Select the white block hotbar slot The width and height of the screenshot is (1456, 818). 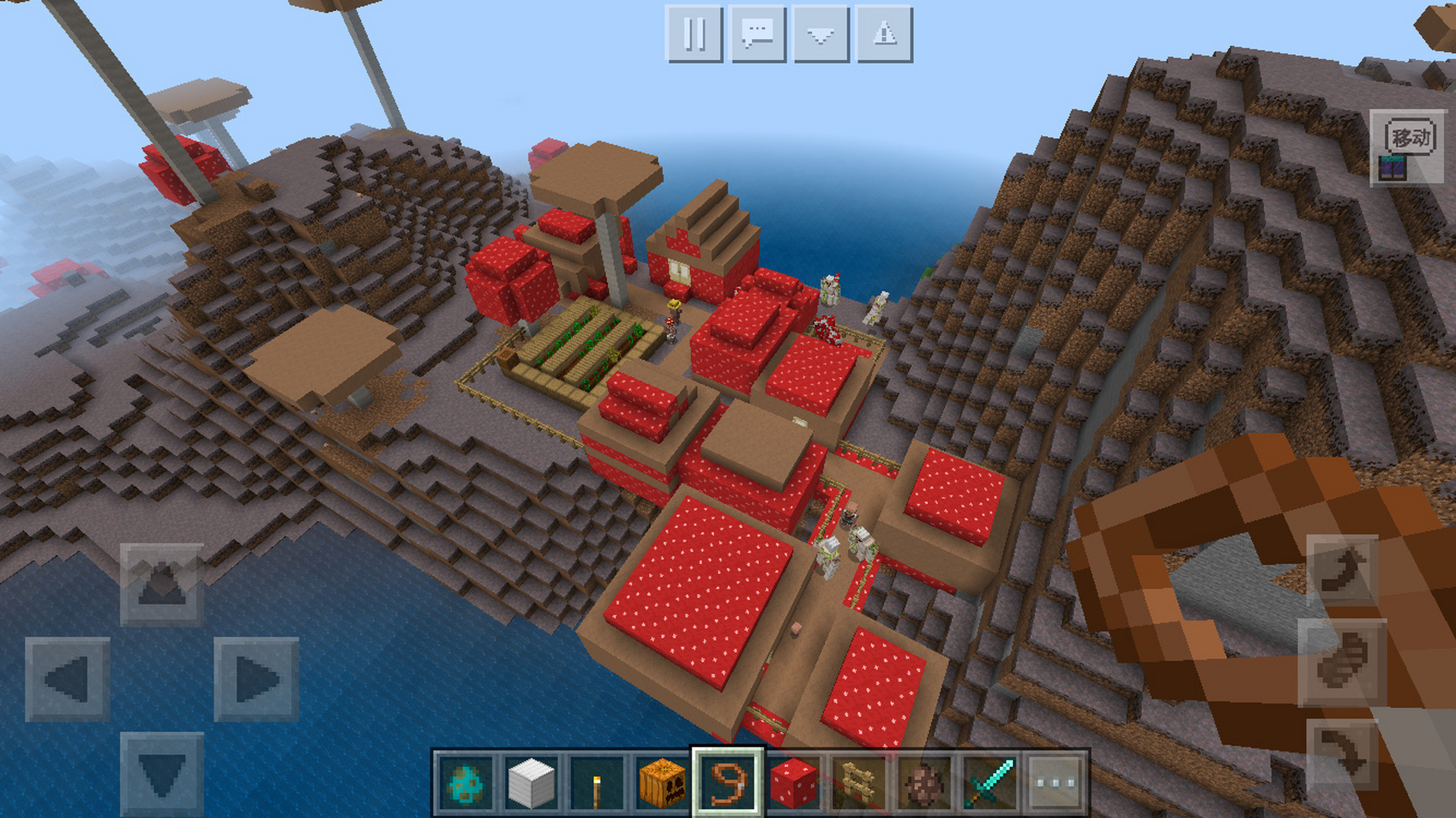(x=531, y=783)
